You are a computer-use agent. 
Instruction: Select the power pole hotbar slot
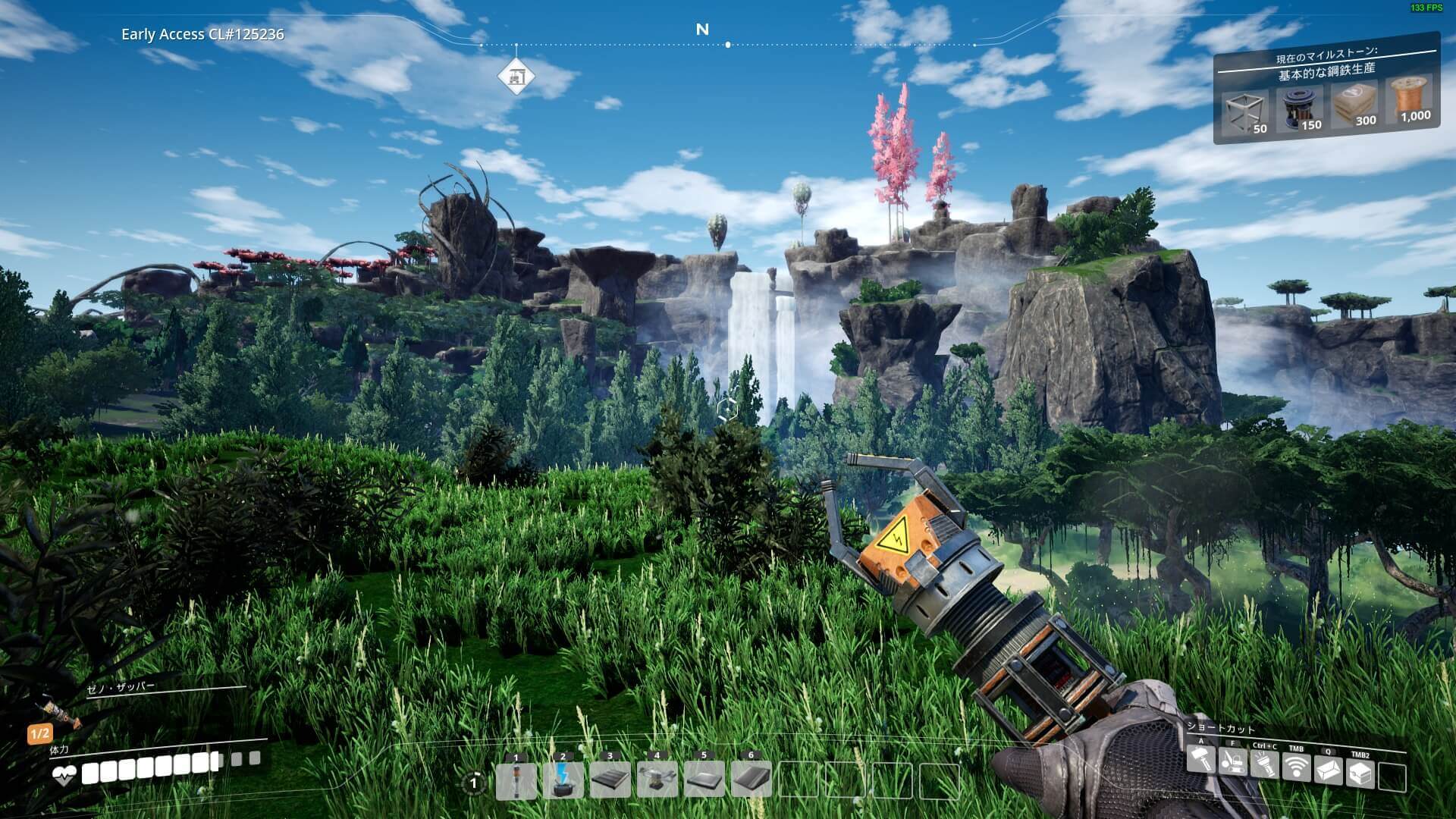tap(516, 781)
